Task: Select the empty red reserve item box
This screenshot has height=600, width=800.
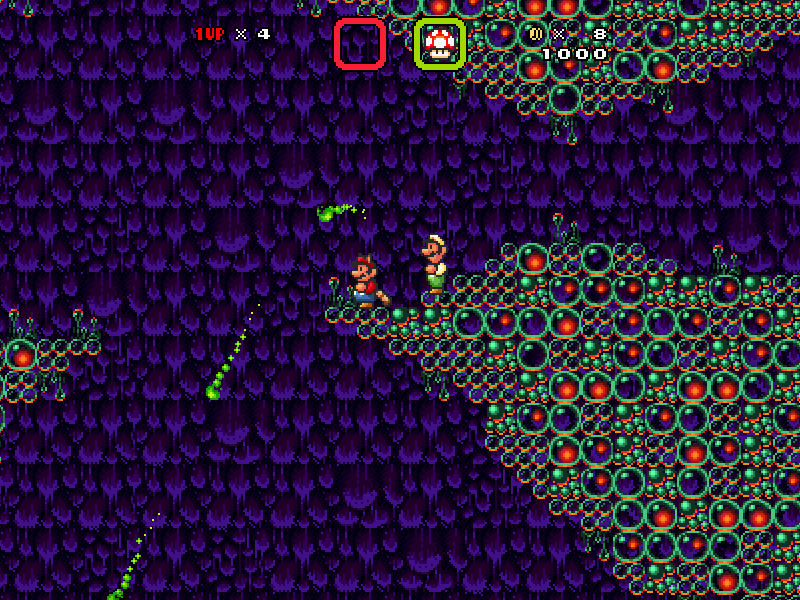Action: 360,43
